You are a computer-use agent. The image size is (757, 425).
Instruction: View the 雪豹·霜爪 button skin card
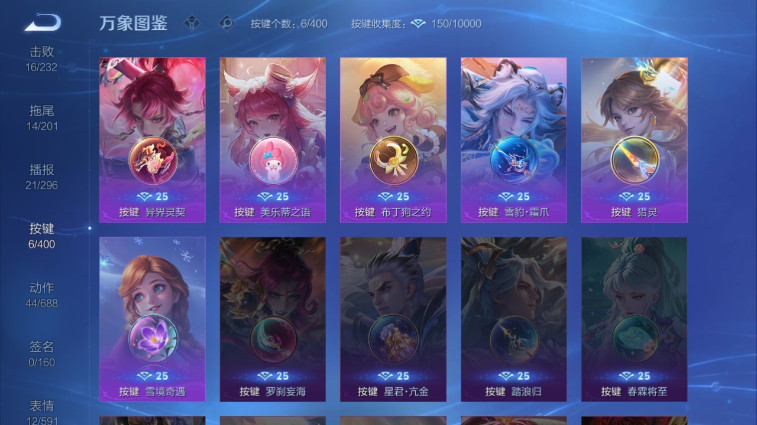point(513,138)
